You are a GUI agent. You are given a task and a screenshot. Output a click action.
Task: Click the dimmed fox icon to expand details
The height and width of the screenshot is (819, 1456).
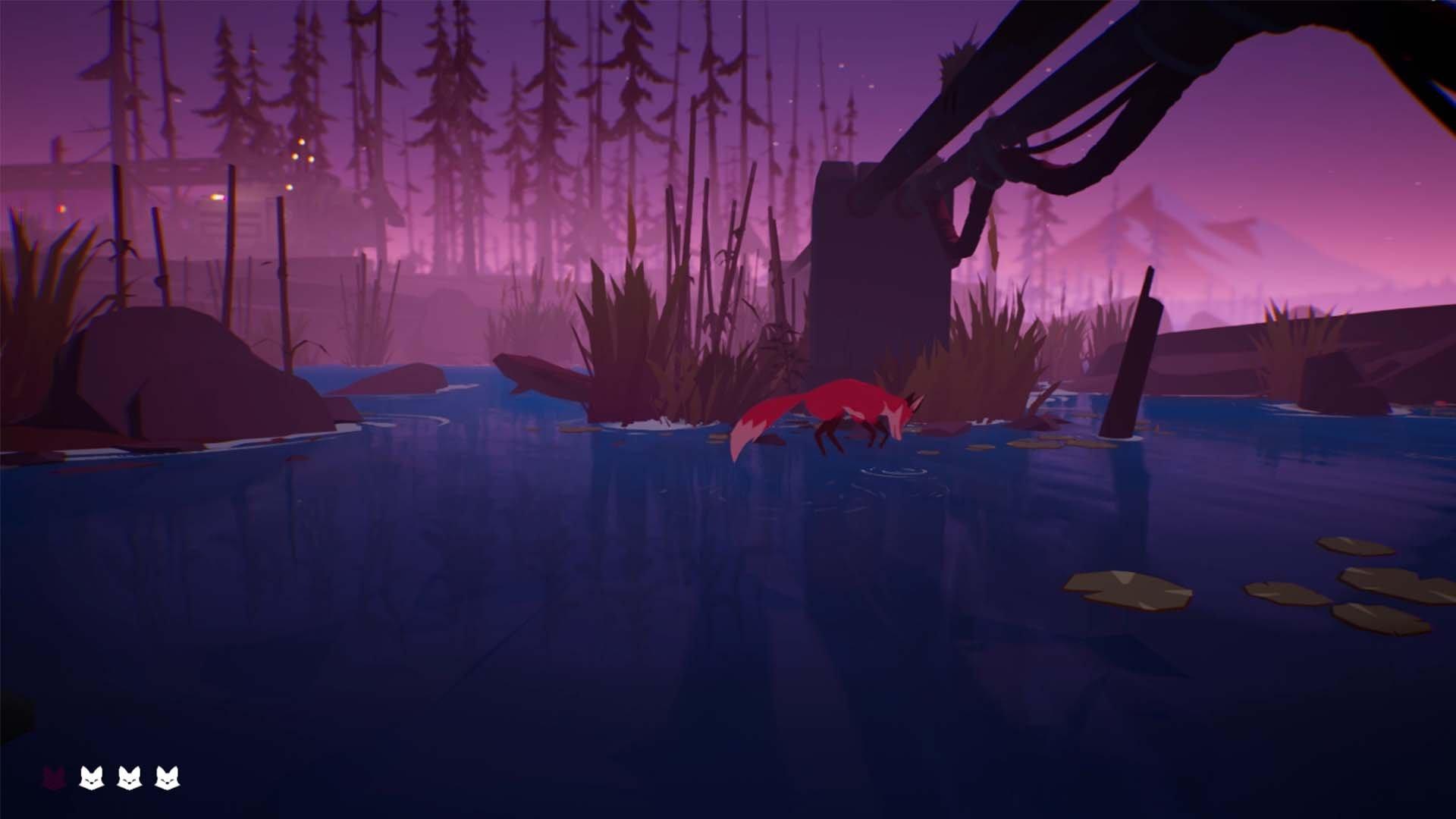click(x=54, y=777)
